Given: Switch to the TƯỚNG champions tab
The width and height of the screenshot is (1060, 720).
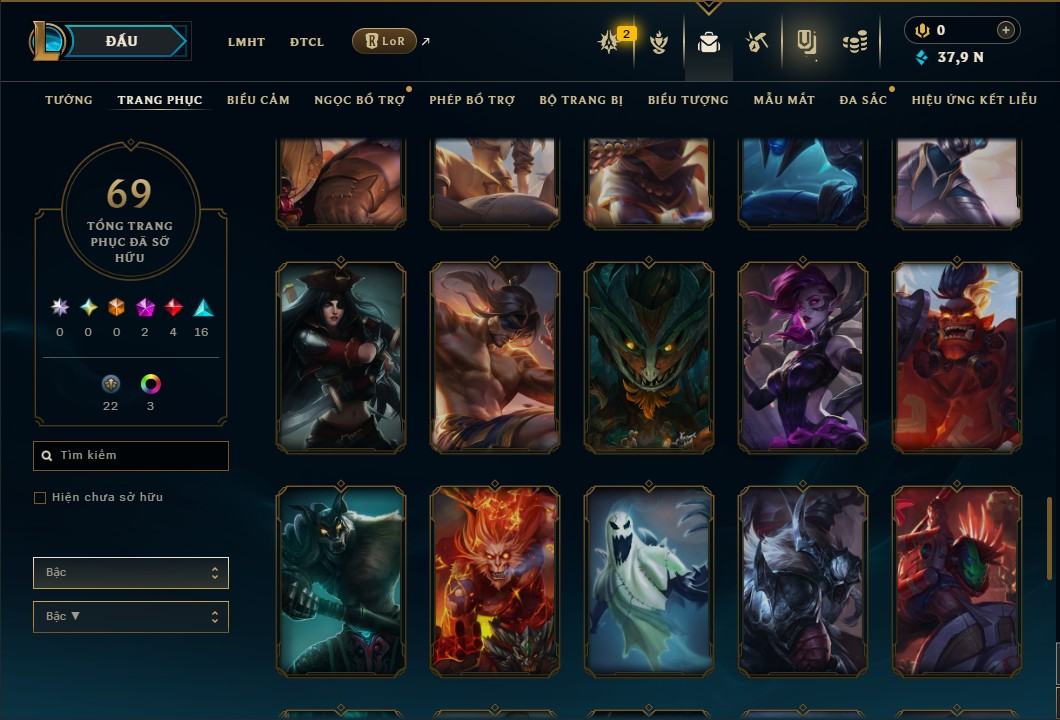Looking at the screenshot, I should (x=69, y=100).
